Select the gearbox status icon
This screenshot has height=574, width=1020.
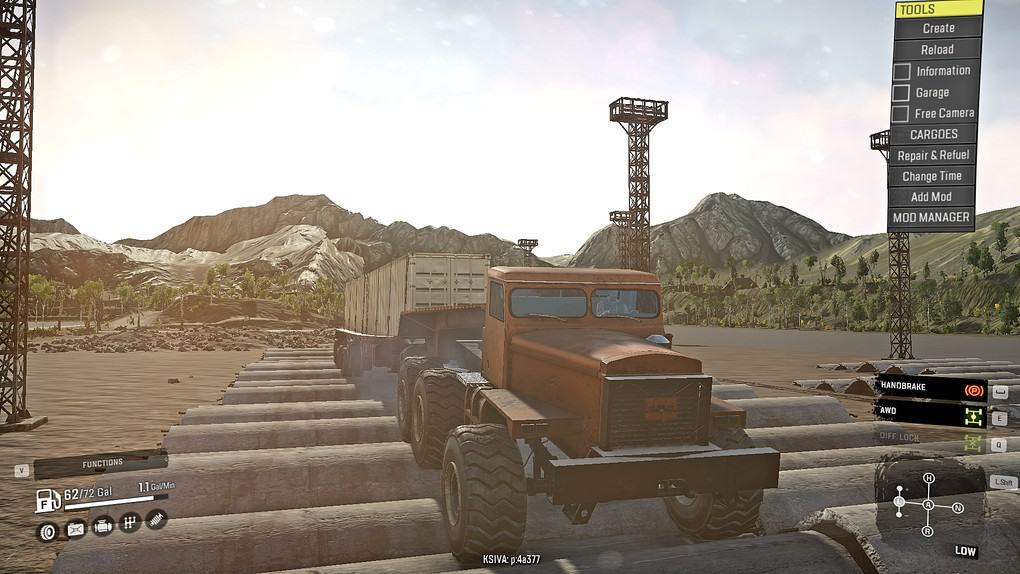pyautogui.click(x=129, y=522)
